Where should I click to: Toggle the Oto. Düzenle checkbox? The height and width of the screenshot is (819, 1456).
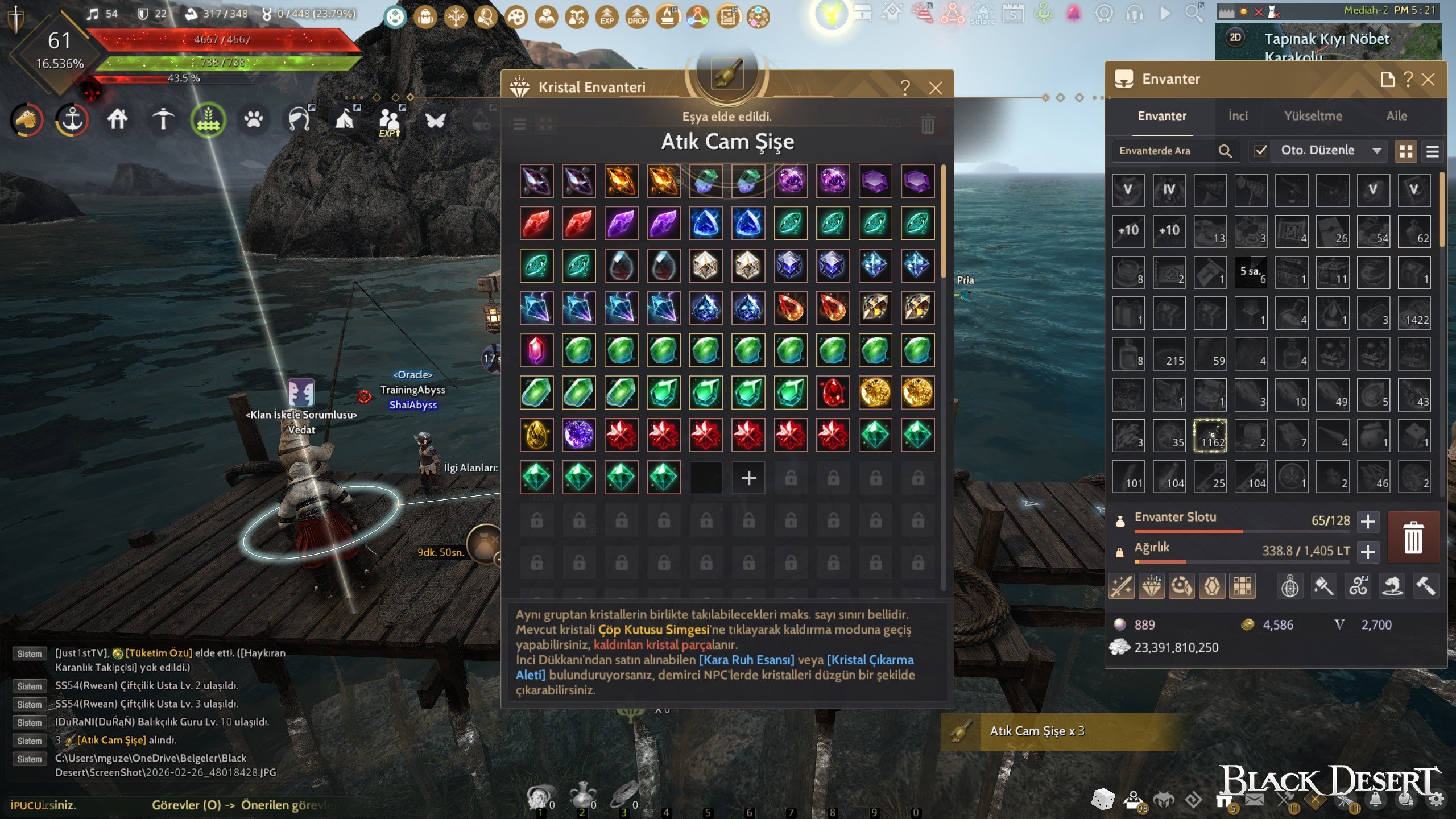[x=1260, y=150]
